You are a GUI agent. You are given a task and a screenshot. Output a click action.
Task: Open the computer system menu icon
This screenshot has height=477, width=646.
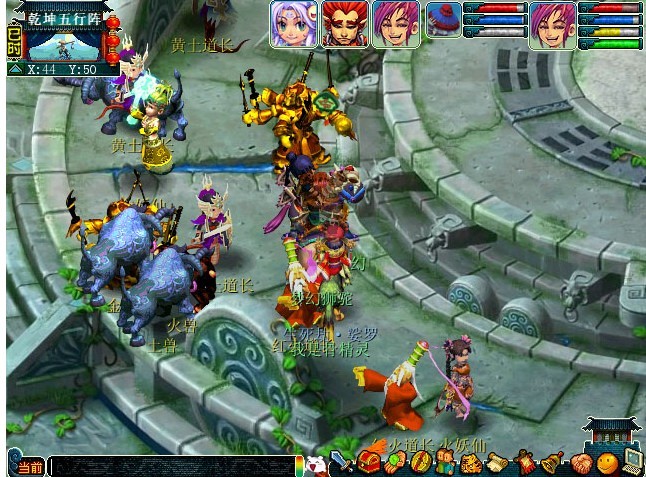[632, 461]
